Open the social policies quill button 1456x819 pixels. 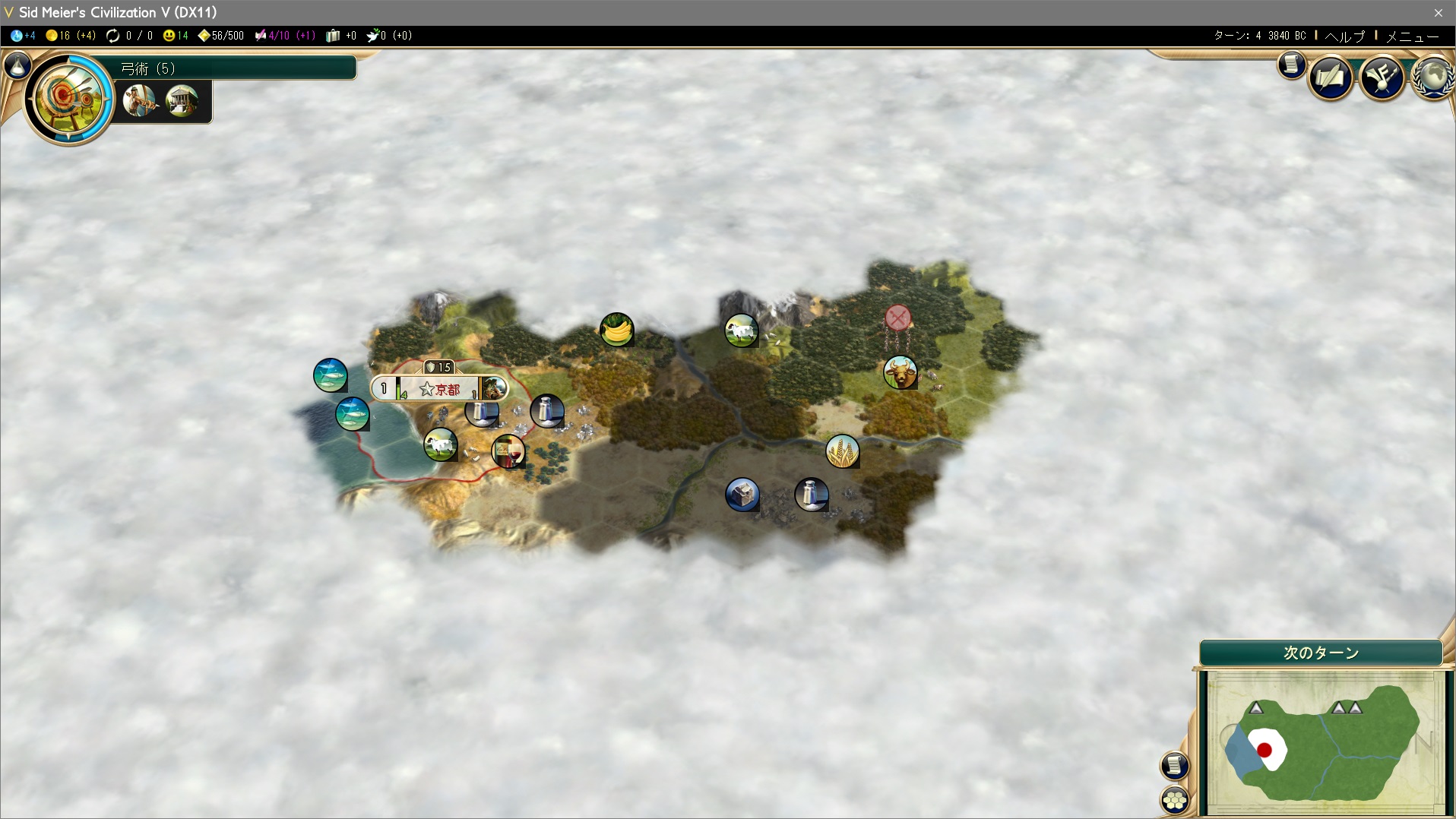(1330, 77)
